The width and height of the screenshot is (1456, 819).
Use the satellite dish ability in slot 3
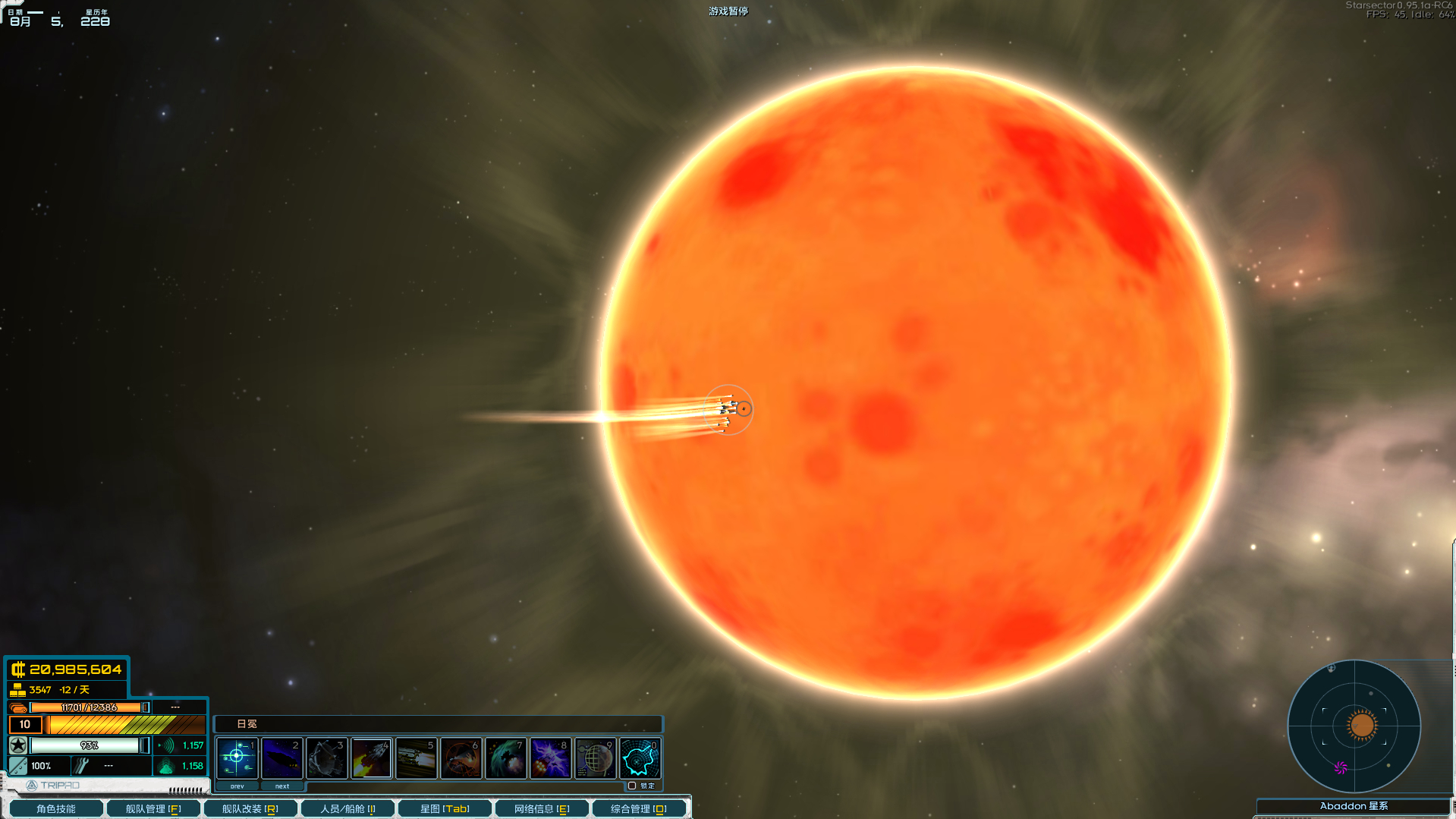(326, 758)
